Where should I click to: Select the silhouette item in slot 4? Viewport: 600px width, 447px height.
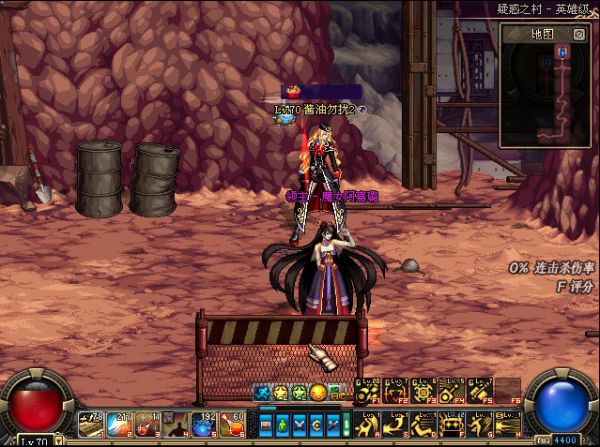176,424
